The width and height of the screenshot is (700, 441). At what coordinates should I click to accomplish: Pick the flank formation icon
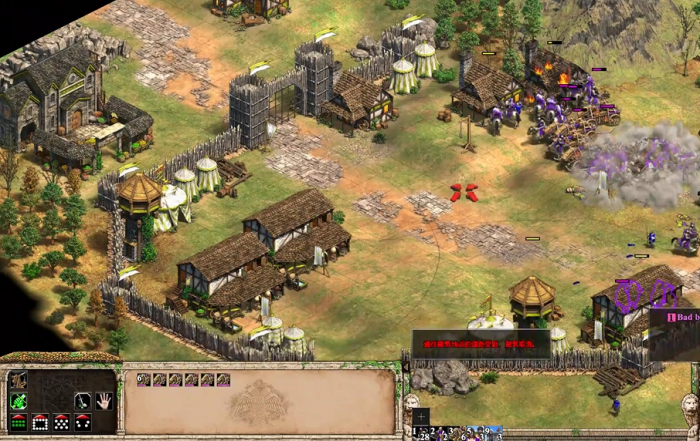(x=84, y=423)
